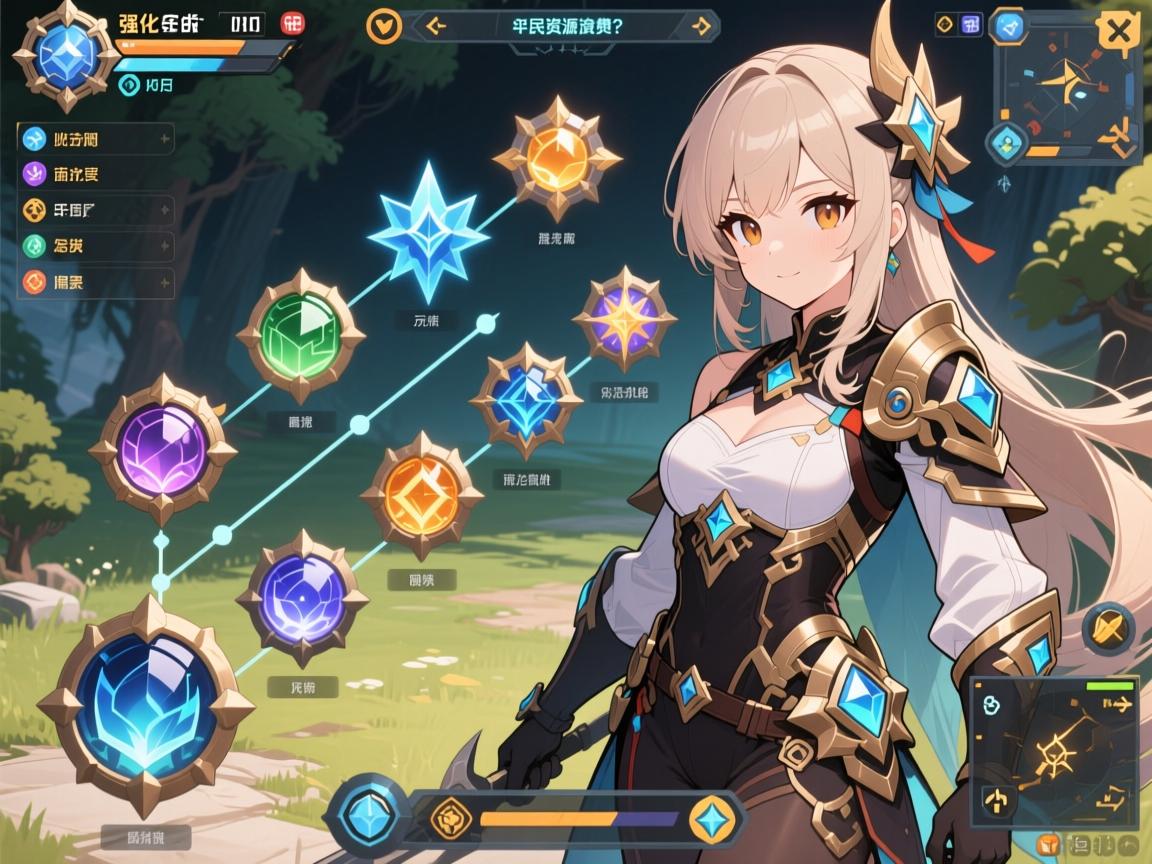Choose the violet lotus orb node
The height and width of the screenshot is (864, 1152).
click(301, 599)
